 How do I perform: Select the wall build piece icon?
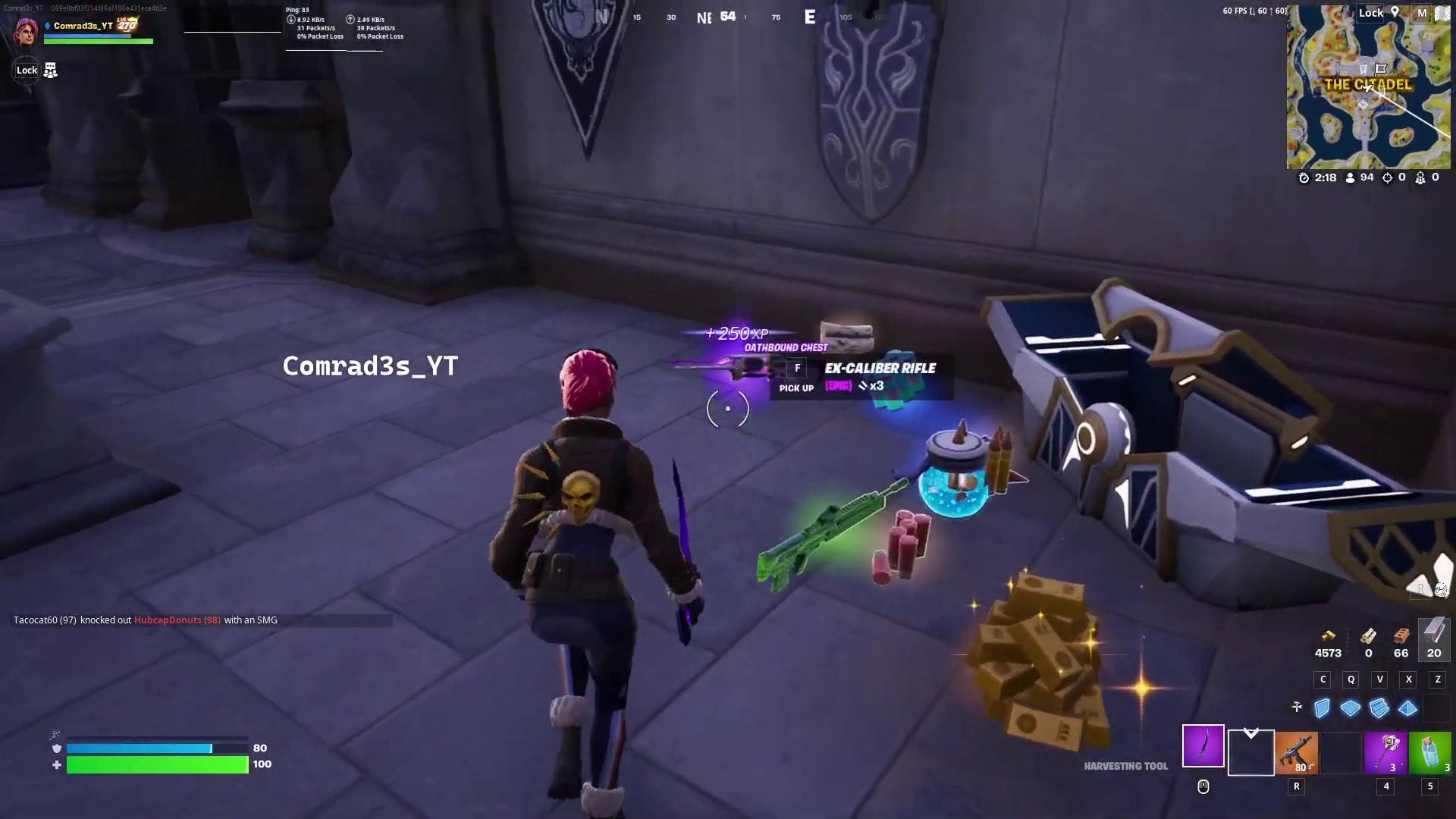1322,707
